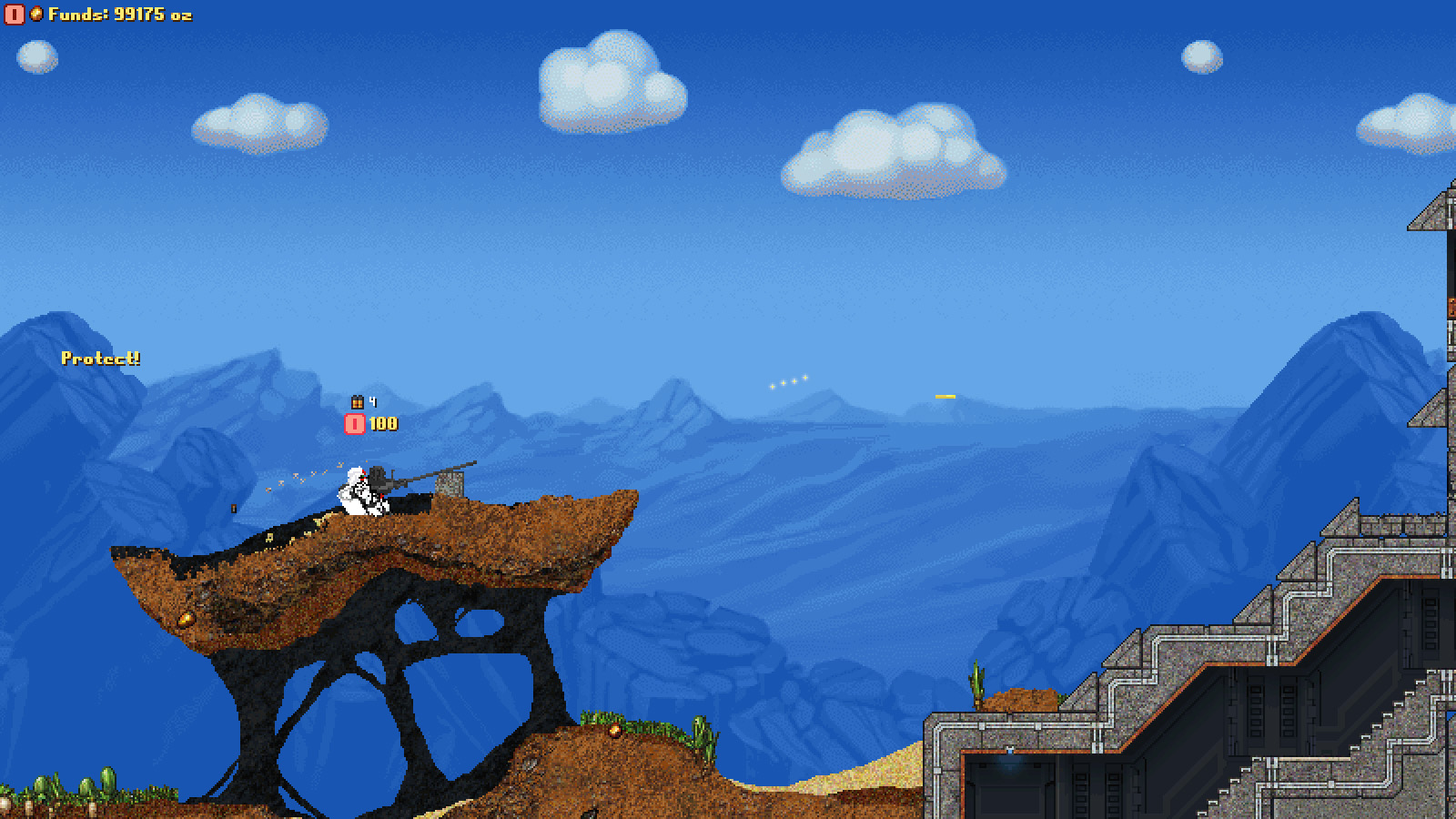Screen dimensions: 1456x819
Task: Click the tracer rounds streaking across the sky
Action: pos(788,381)
